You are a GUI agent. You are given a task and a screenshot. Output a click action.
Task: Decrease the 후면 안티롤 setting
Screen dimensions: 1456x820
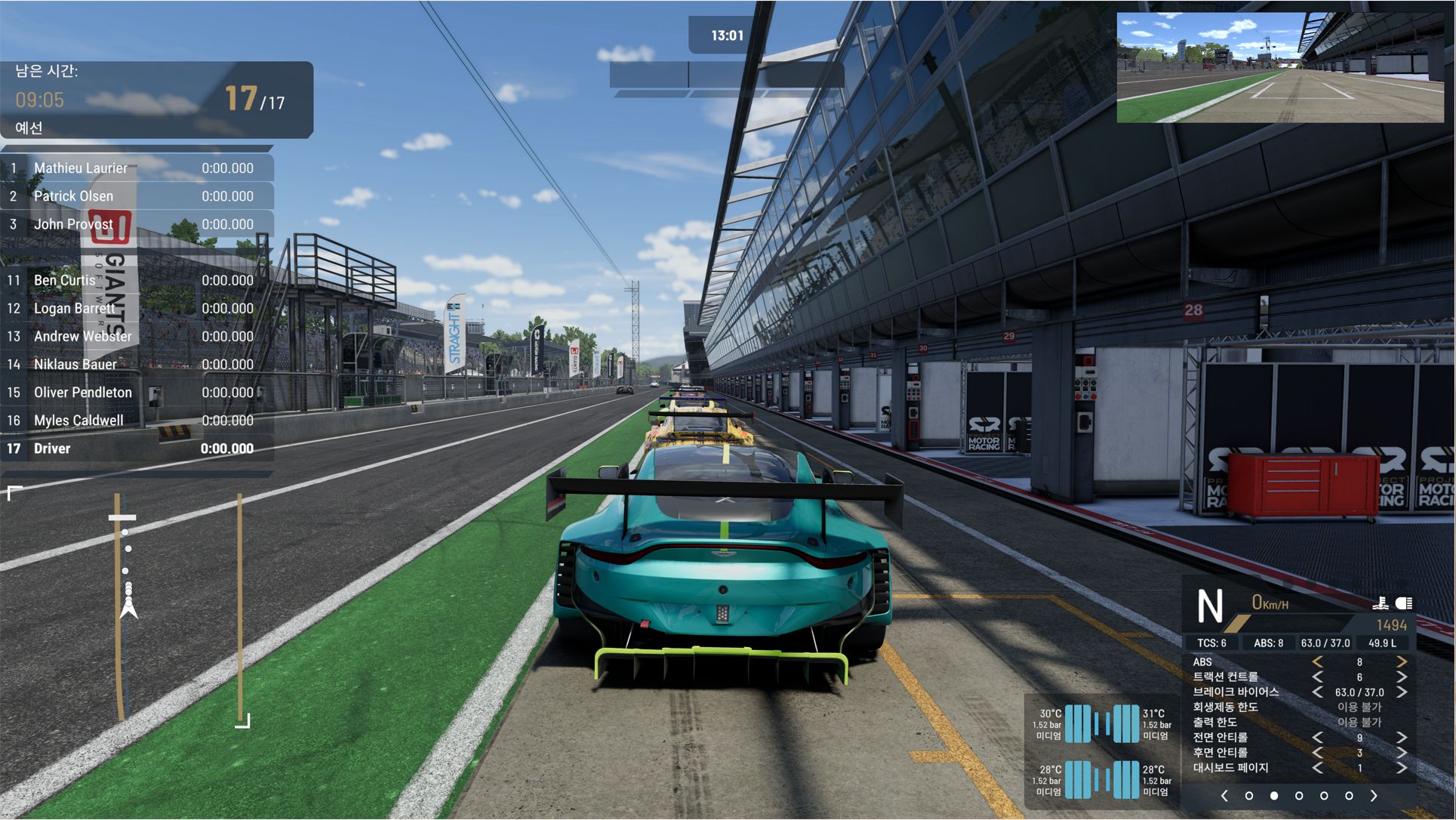[1318, 753]
